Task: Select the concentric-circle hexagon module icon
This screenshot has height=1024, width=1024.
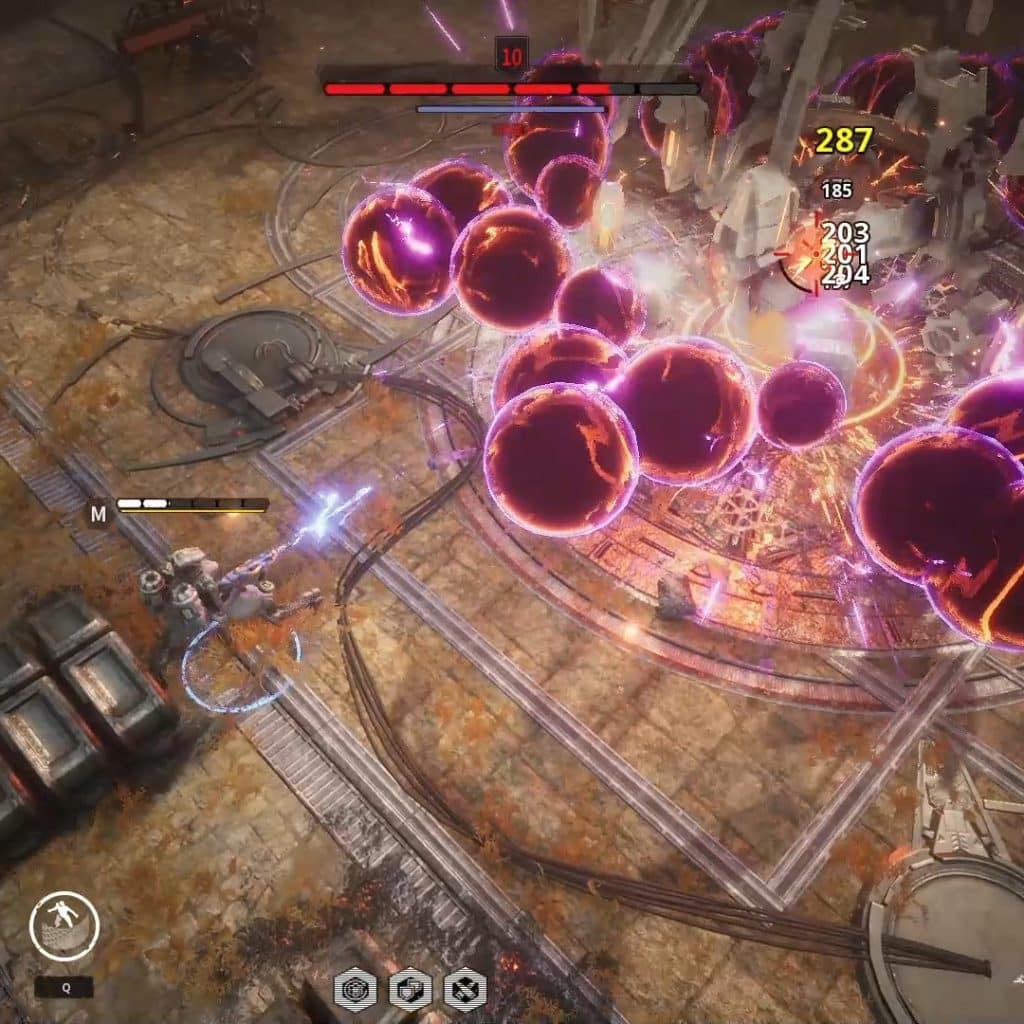Action: pos(354,989)
